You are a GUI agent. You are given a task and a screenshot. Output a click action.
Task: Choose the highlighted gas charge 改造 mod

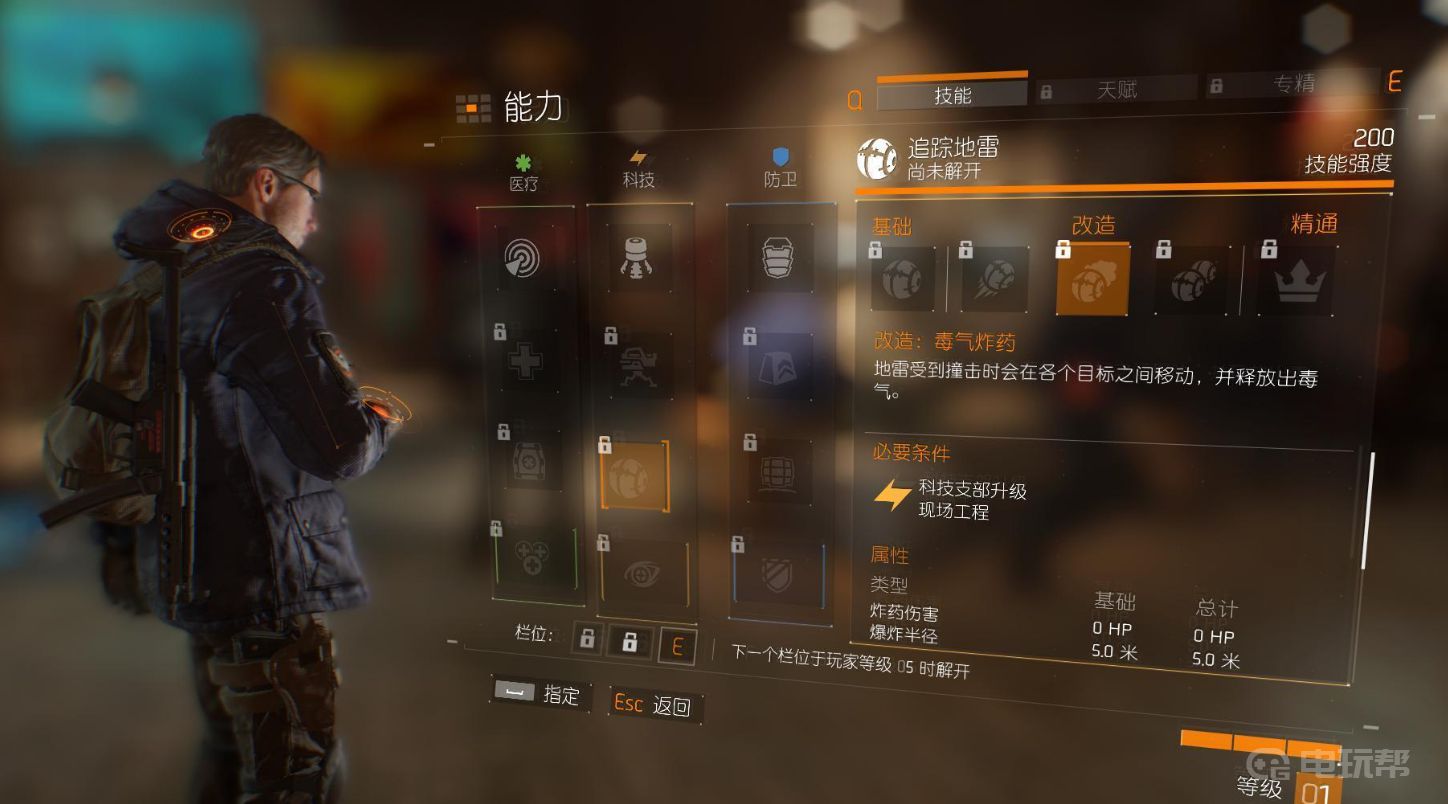pyautogui.click(x=1093, y=280)
